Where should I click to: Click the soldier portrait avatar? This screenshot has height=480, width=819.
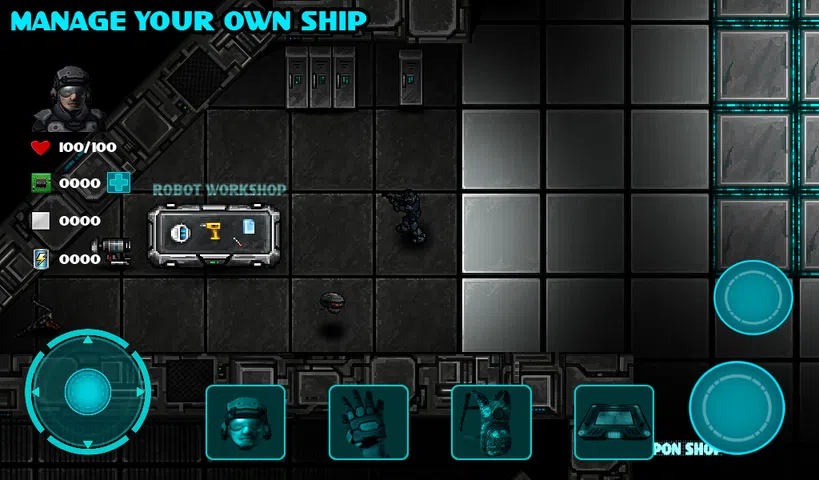68,98
